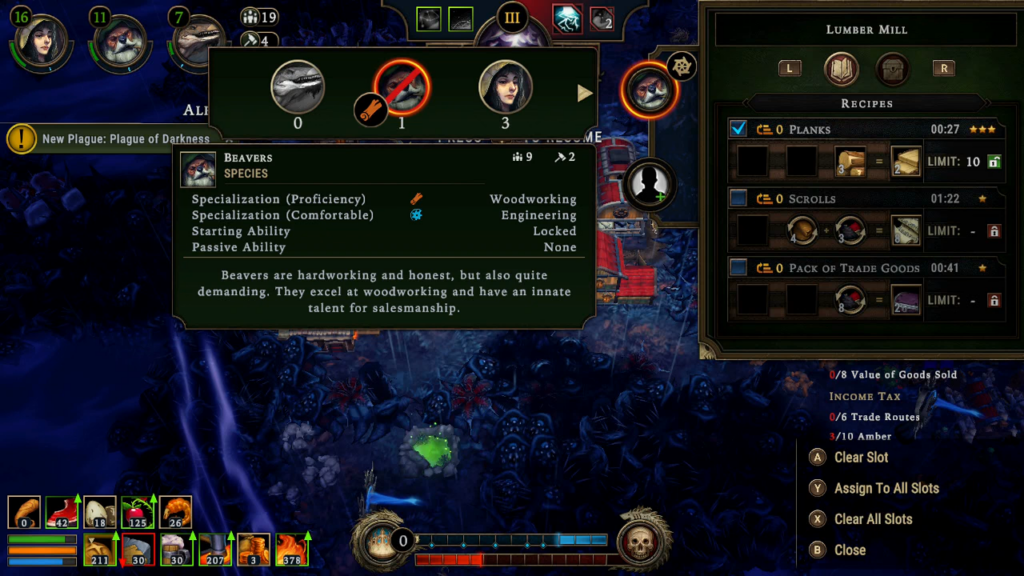Image resolution: width=1024 pixels, height=576 pixels.
Task: Enable the Pack of Trade Goods recipe
Action: coord(739,267)
